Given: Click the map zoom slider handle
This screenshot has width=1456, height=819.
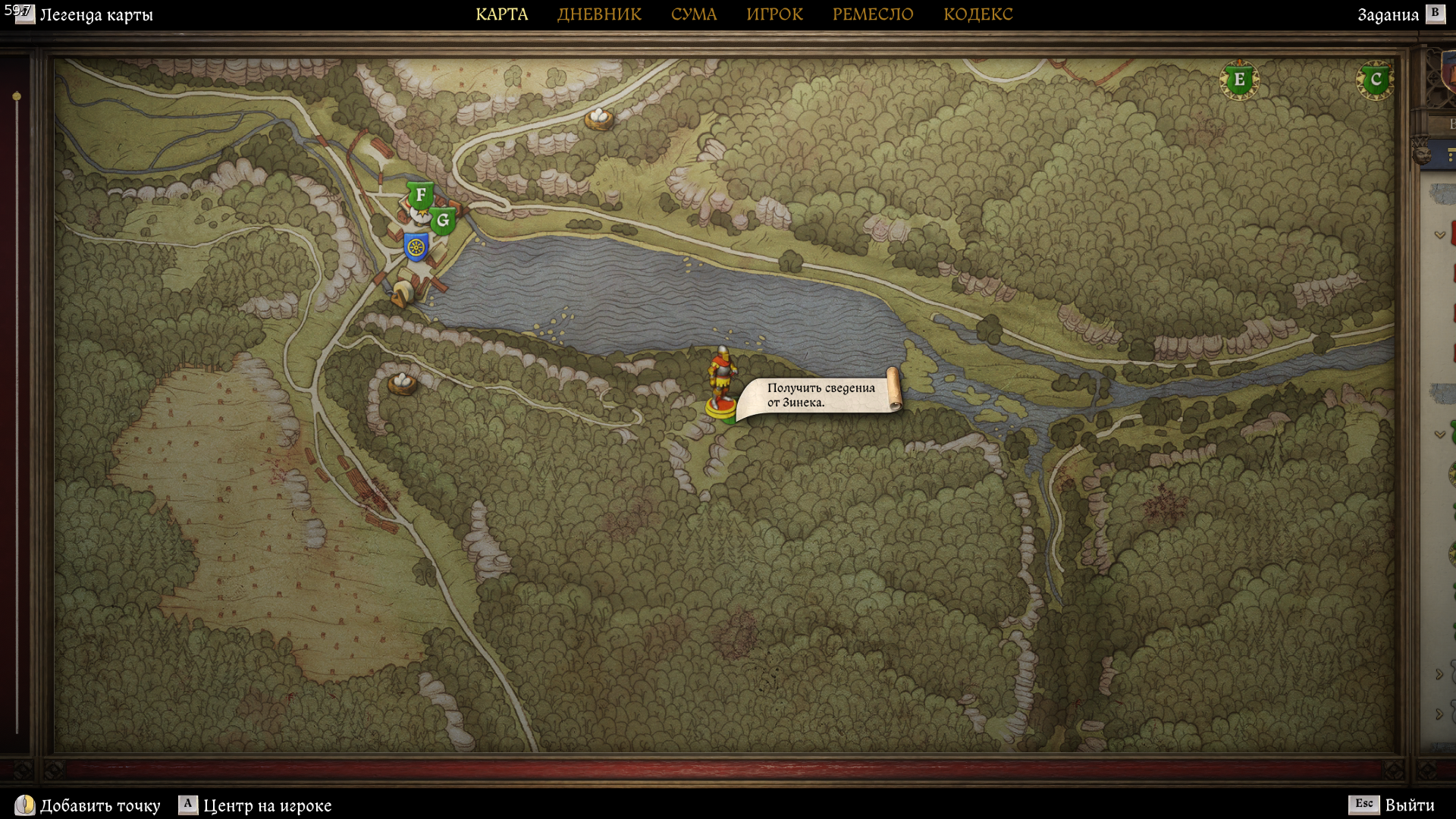Looking at the screenshot, I should [x=17, y=96].
